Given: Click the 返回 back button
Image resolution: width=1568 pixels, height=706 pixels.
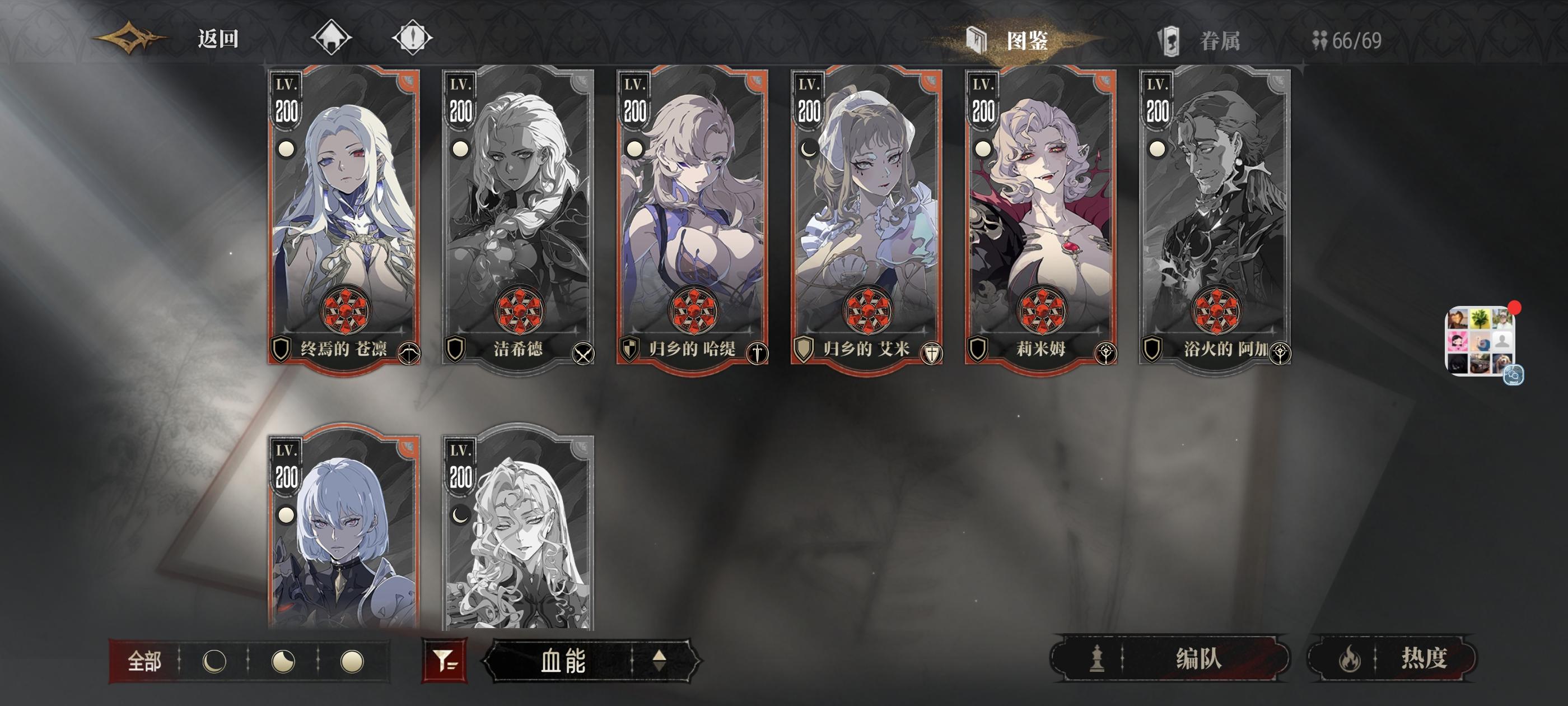Looking at the screenshot, I should pos(217,38).
